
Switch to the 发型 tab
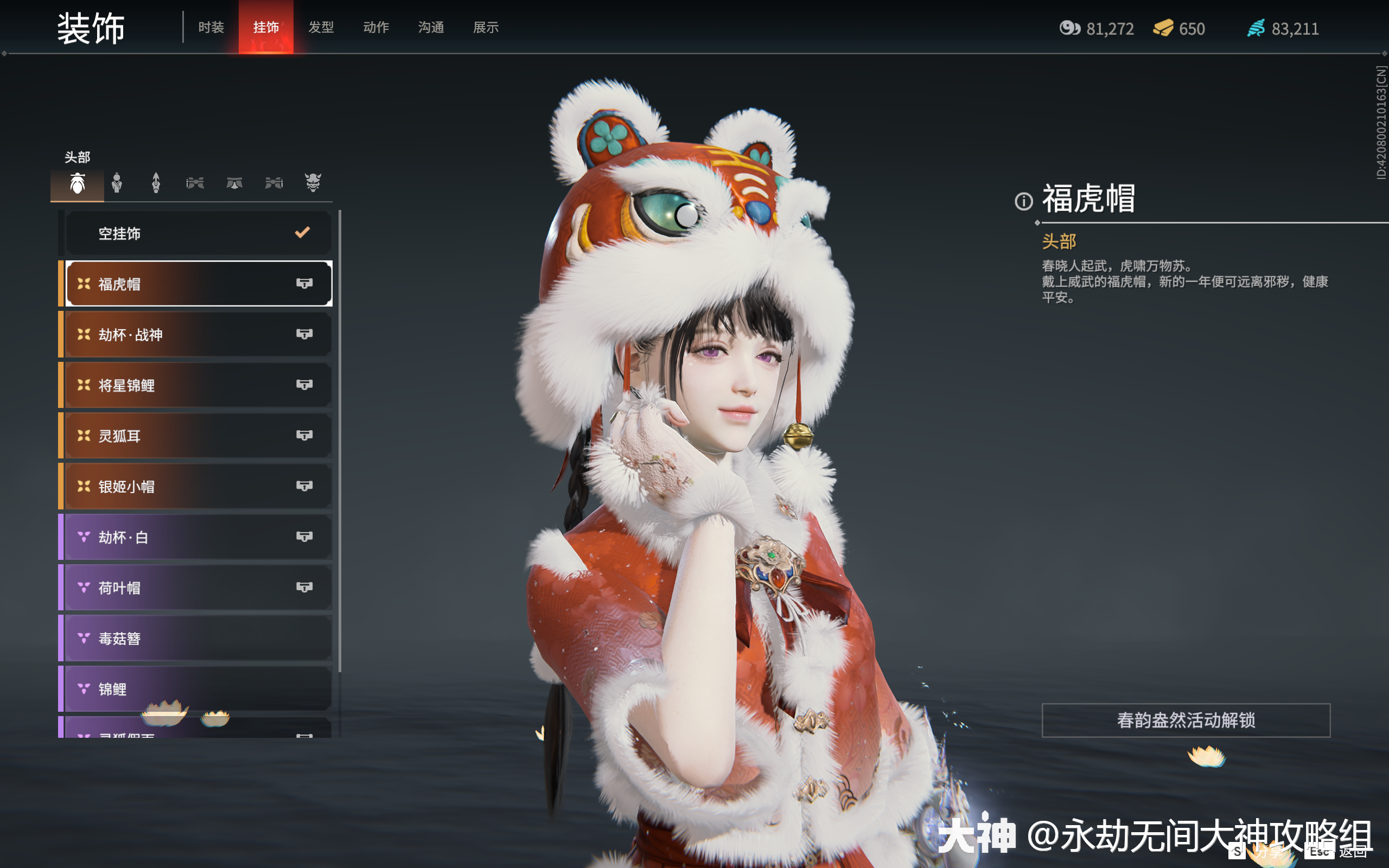pos(321,27)
